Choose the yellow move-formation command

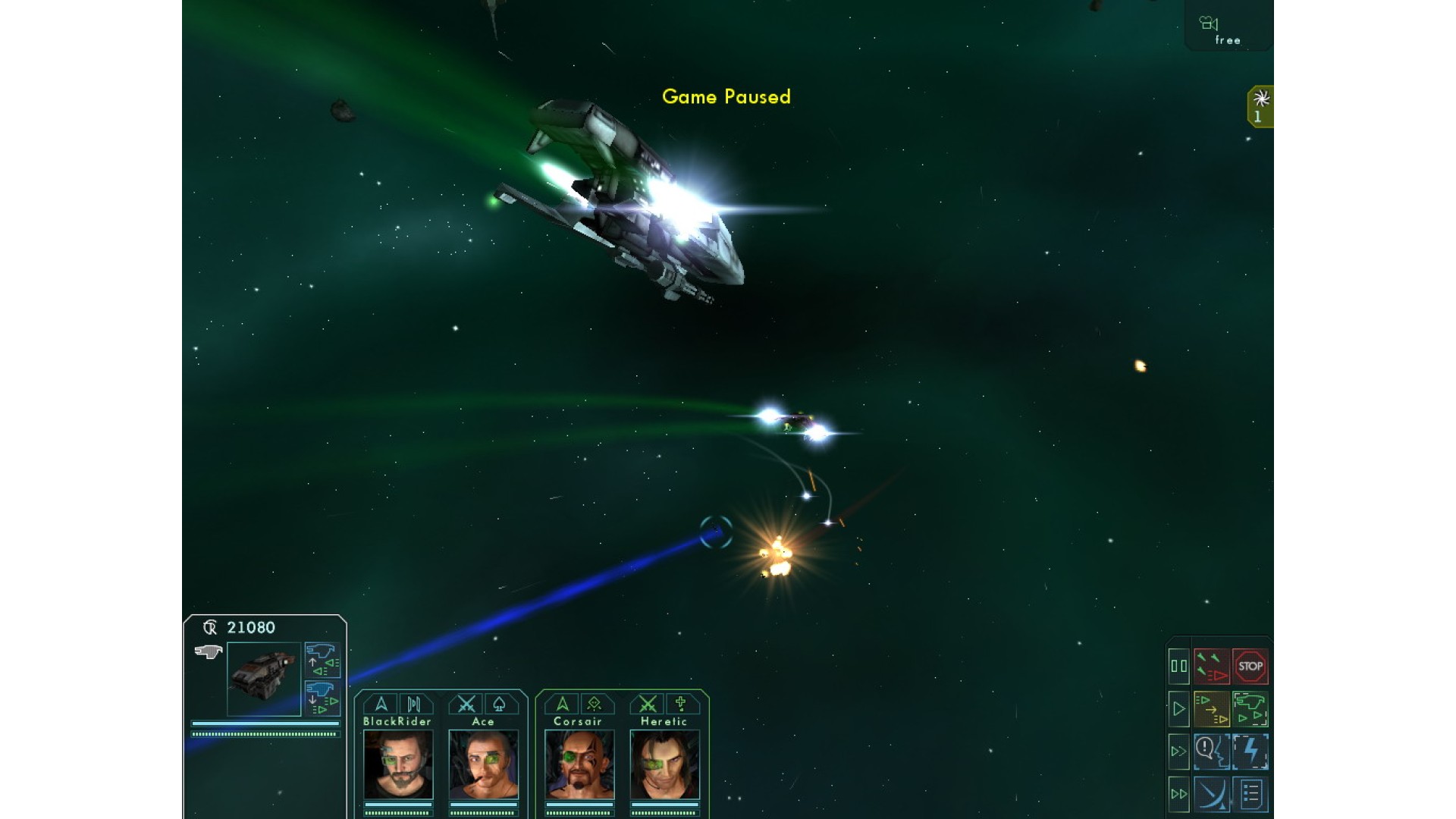click(1212, 709)
